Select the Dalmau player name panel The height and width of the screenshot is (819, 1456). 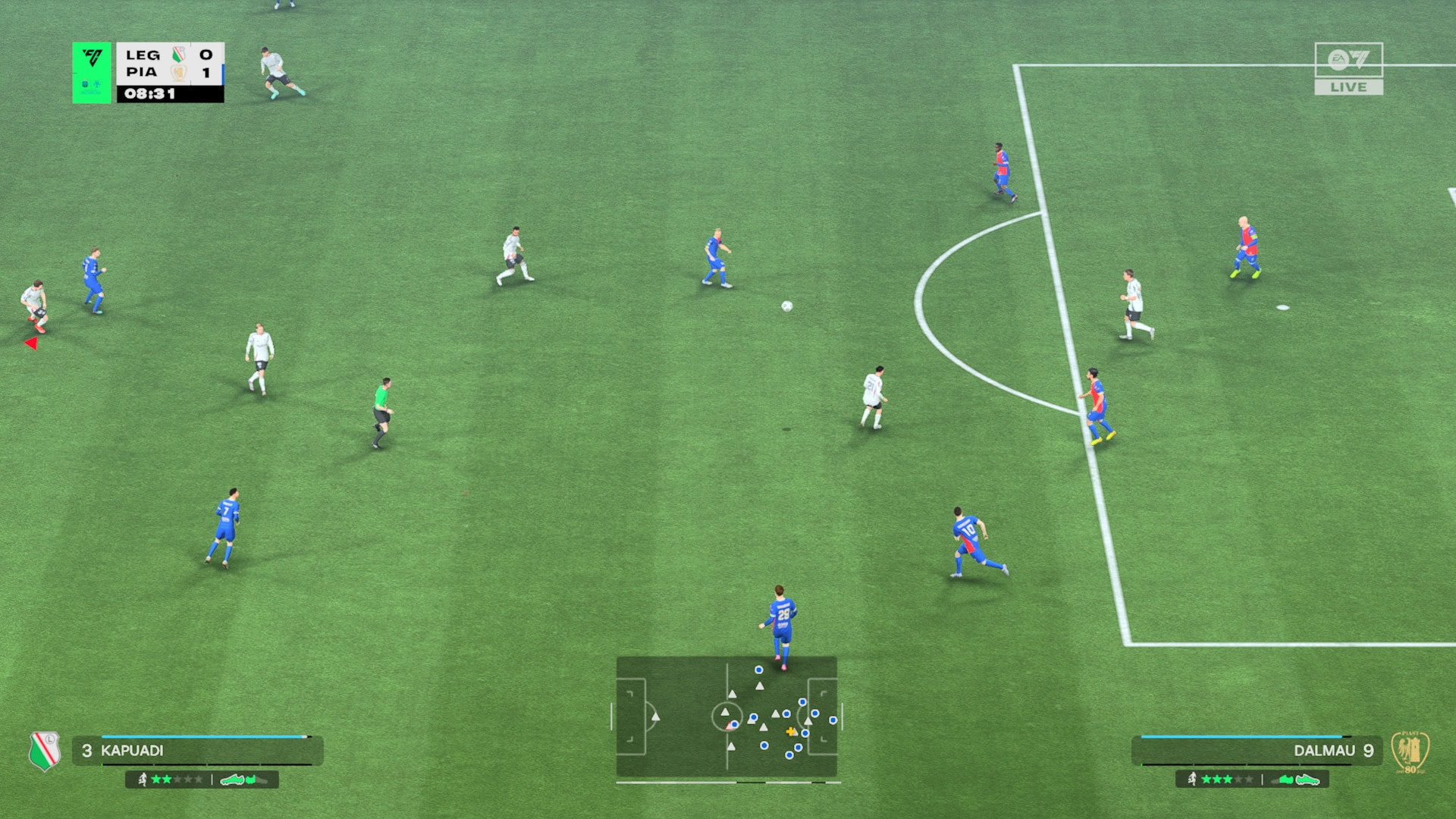point(1257,750)
